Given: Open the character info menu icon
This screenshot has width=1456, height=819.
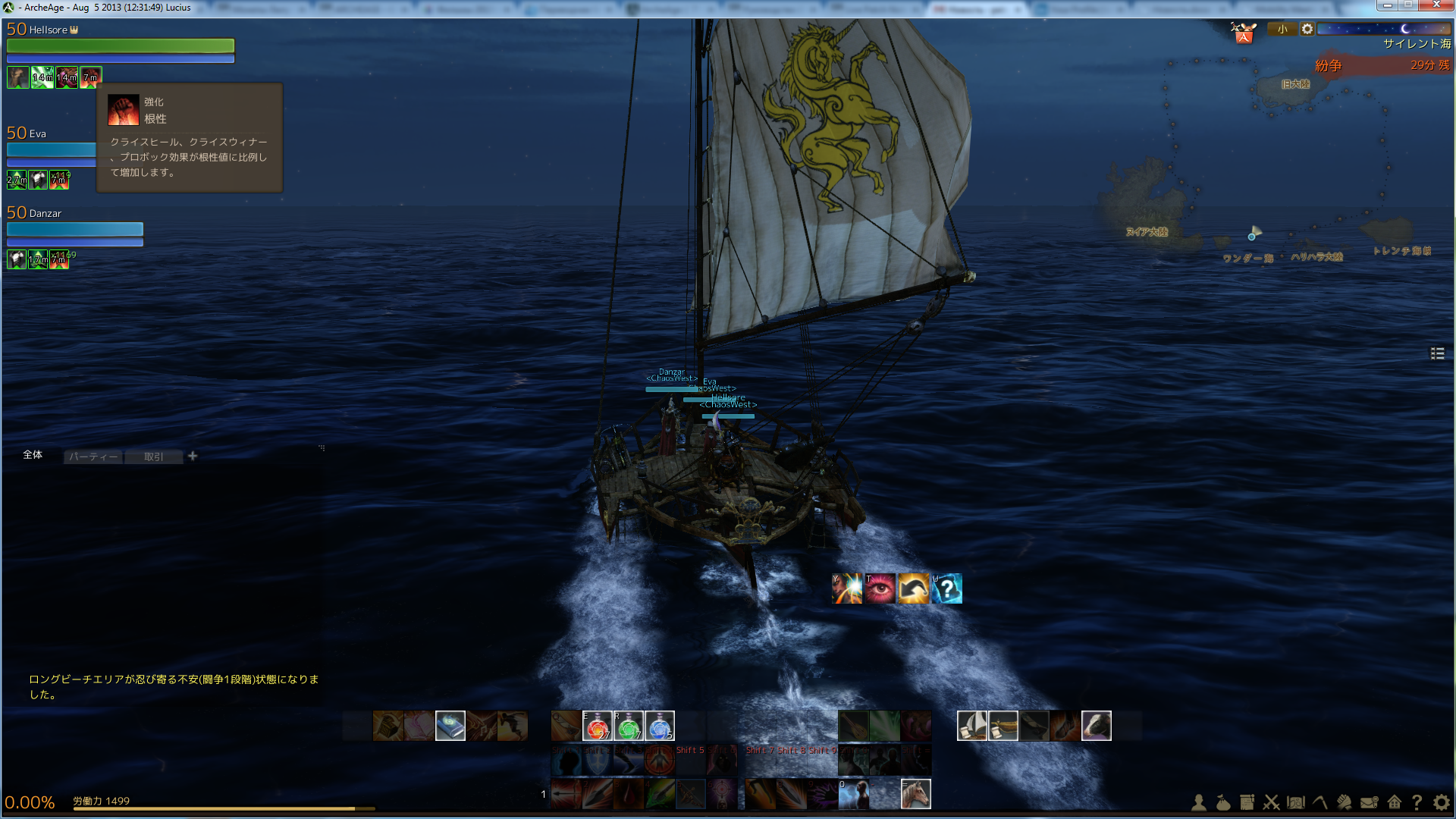Looking at the screenshot, I should [1199, 802].
